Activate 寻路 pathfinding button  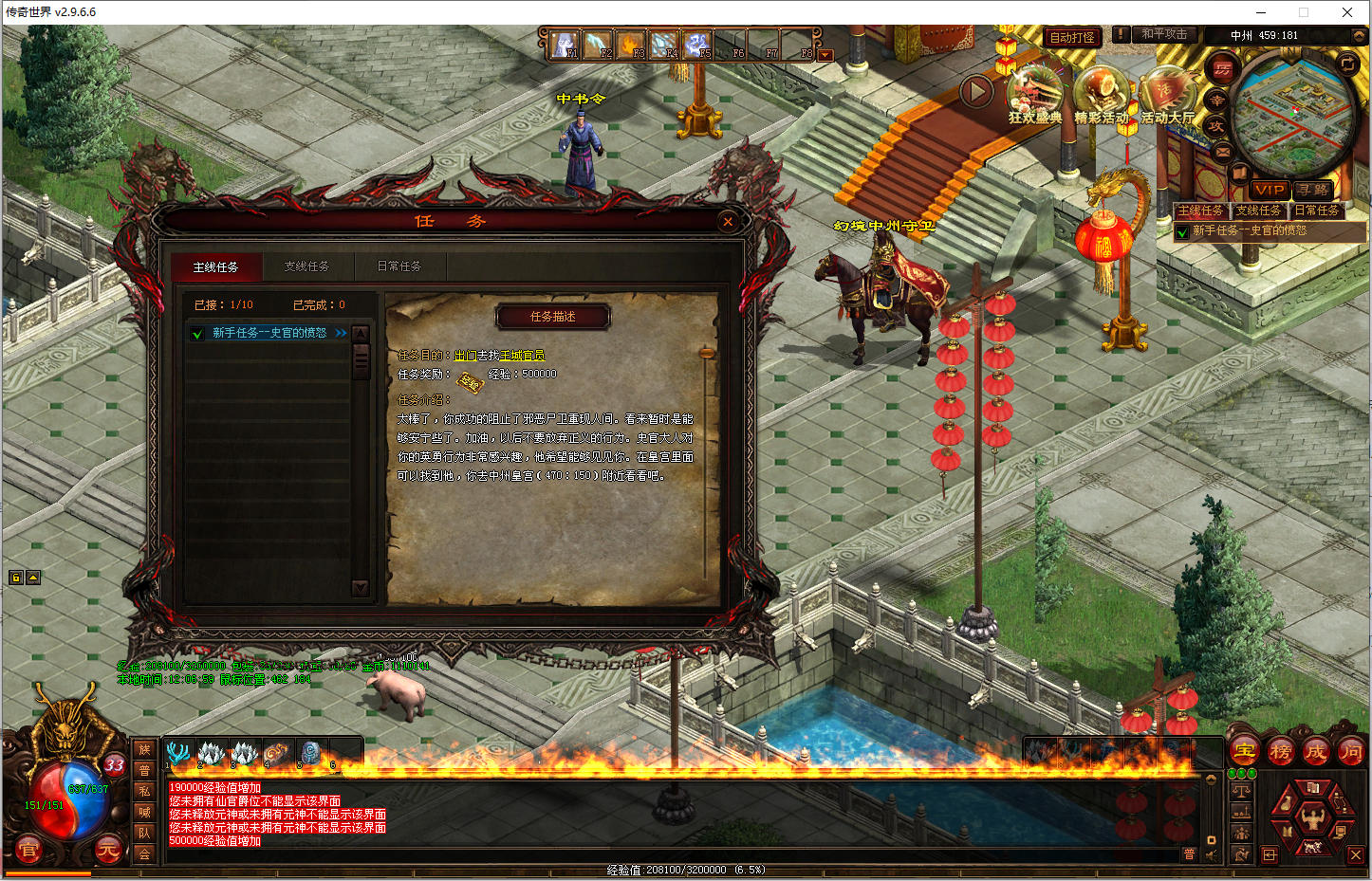coord(1314,190)
